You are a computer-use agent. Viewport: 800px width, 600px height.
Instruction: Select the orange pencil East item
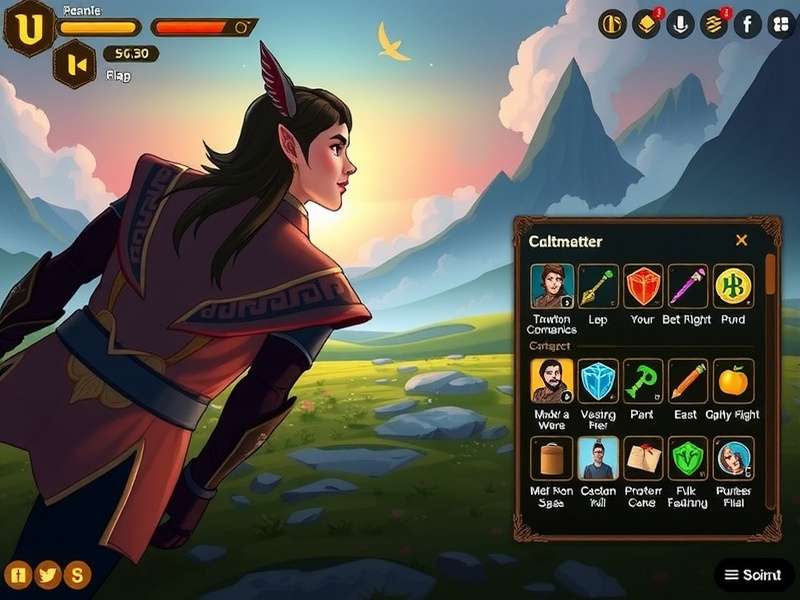(688, 381)
